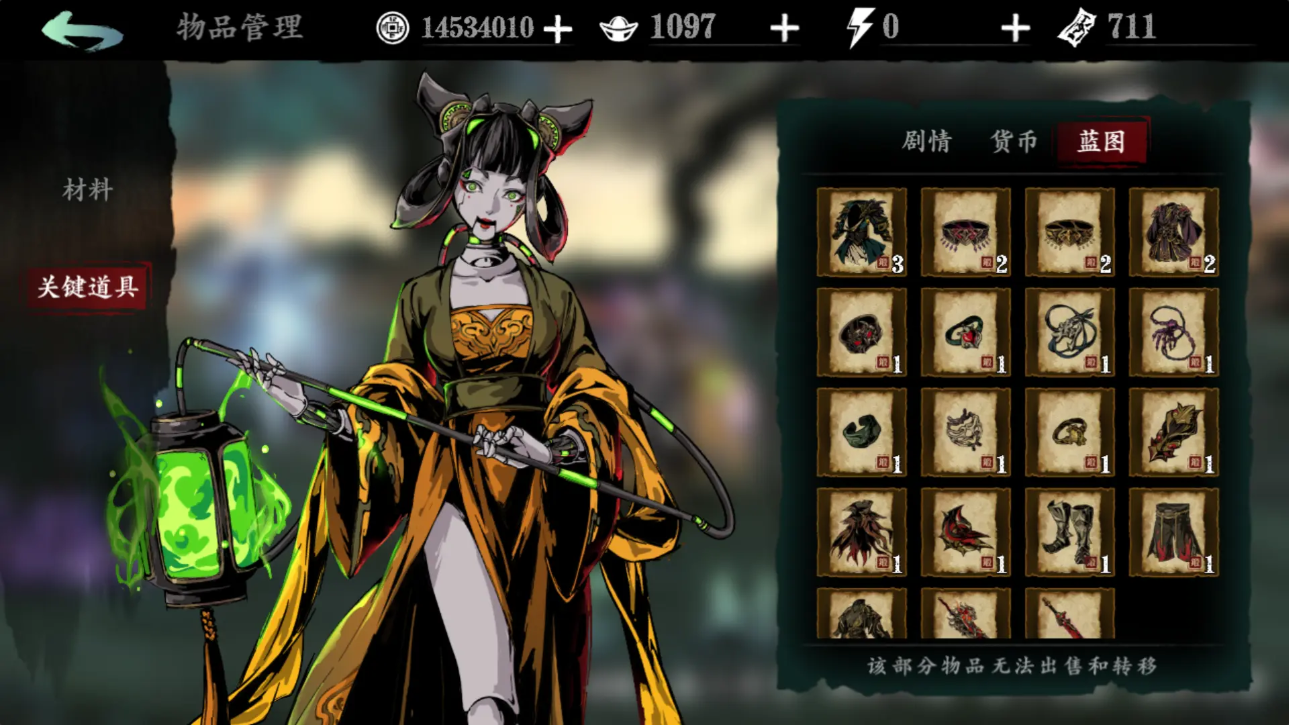The image size is (1289, 725).
Task: Add more silver ingots with the plus button
Action: (x=784, y=29)
